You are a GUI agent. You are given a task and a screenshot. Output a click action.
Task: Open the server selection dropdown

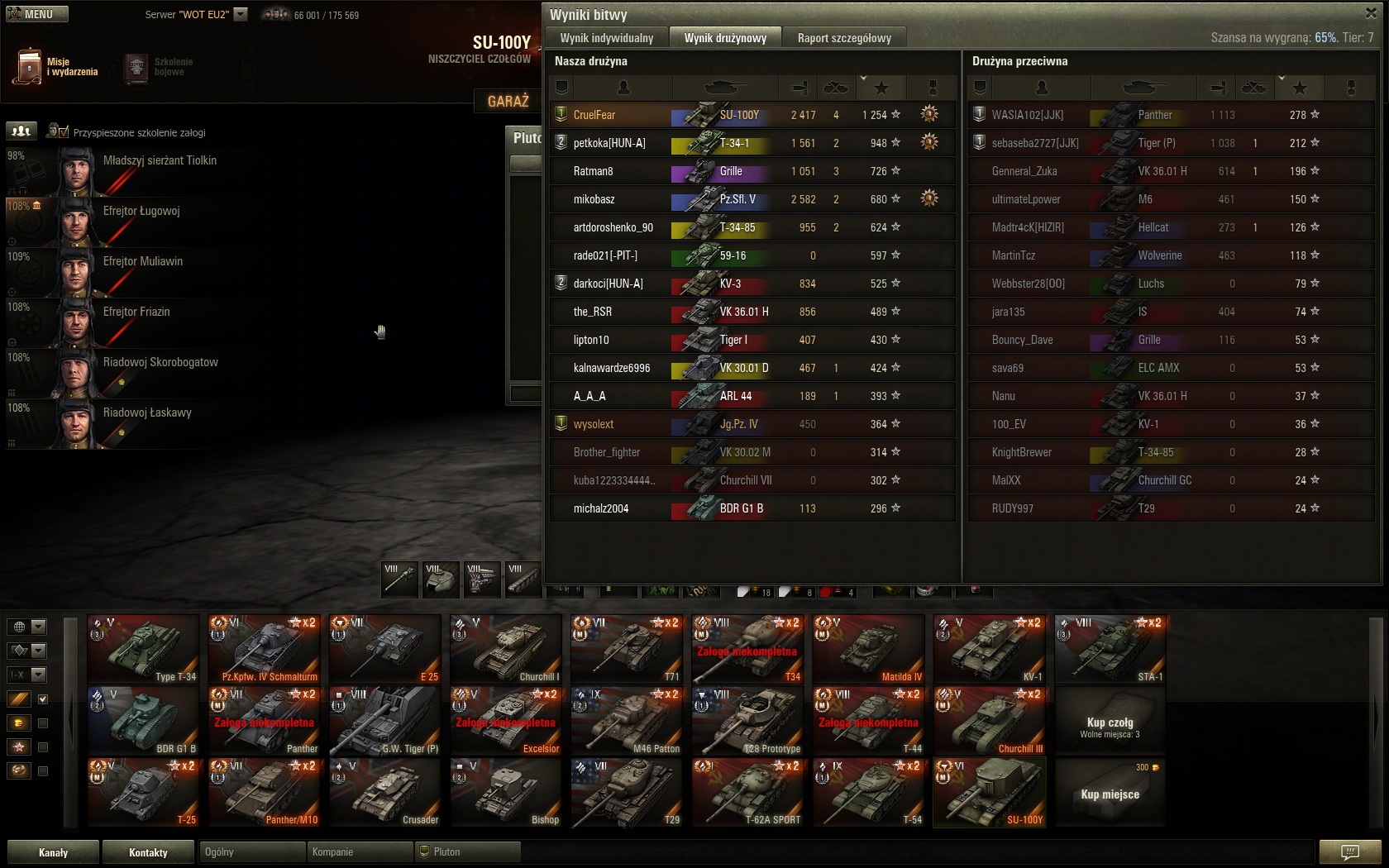click(x=241, y=14)
